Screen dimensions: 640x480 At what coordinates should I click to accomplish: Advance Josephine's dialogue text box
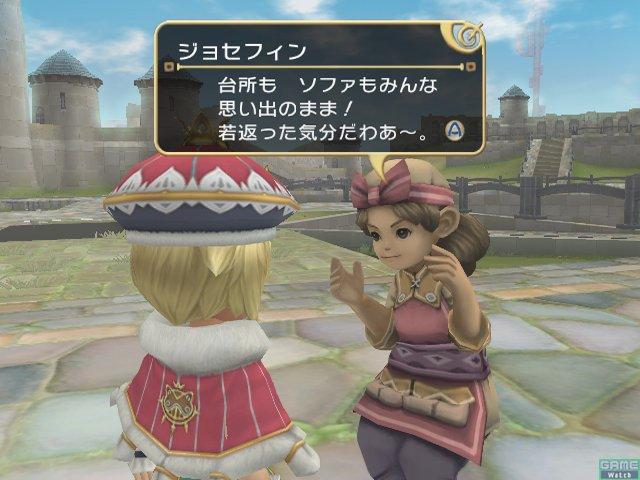[x=453, y=129]
